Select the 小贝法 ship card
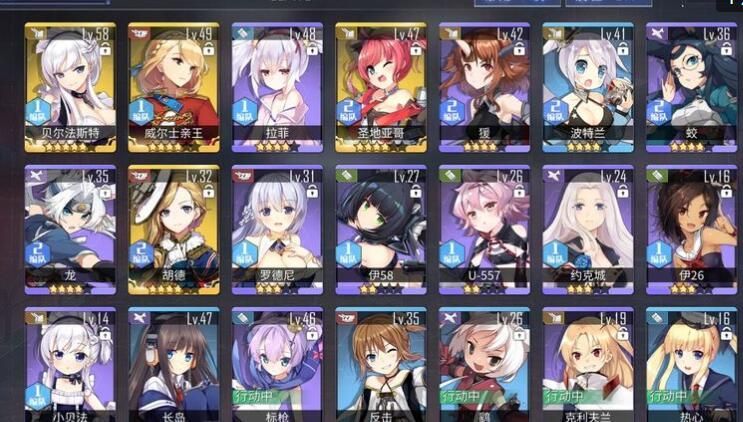Viewport: 743px width, 422px height. coord(70,365)
